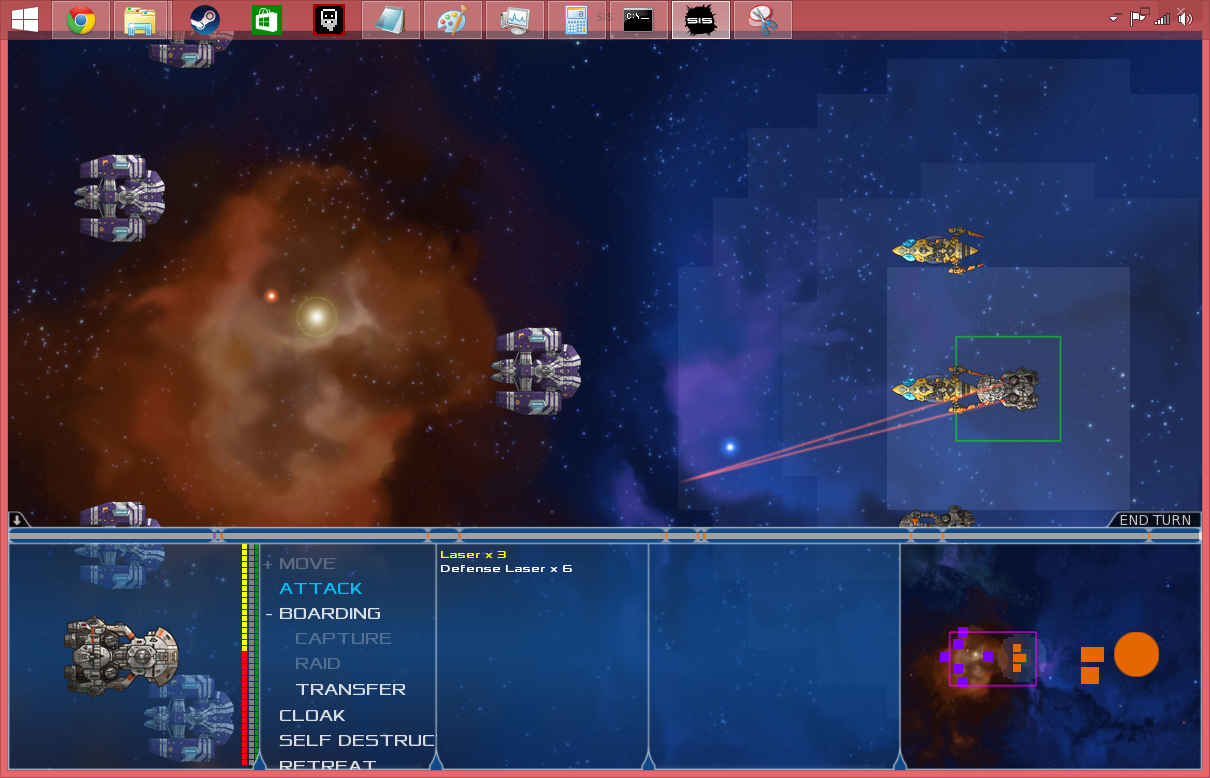The image size is (1210, 778).
Task: Choose the ATTACK command
Action: [320, 589]
